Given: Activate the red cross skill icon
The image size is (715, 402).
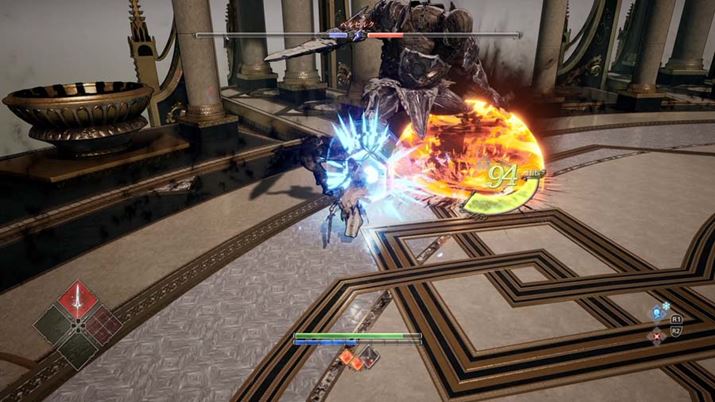Looking at the screenshot, I should (x=657, y=336).
